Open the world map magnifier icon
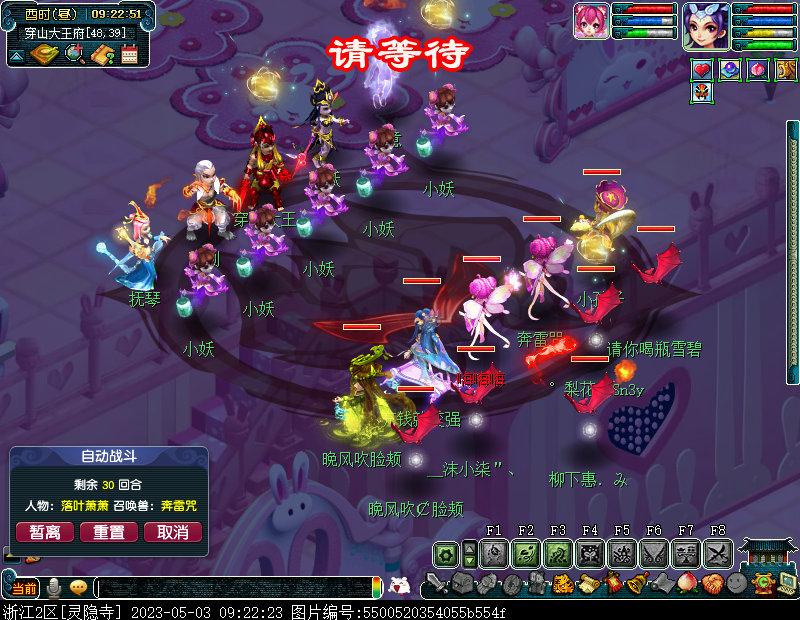Viewport: 800px width, 620px height. coord(73,55)
